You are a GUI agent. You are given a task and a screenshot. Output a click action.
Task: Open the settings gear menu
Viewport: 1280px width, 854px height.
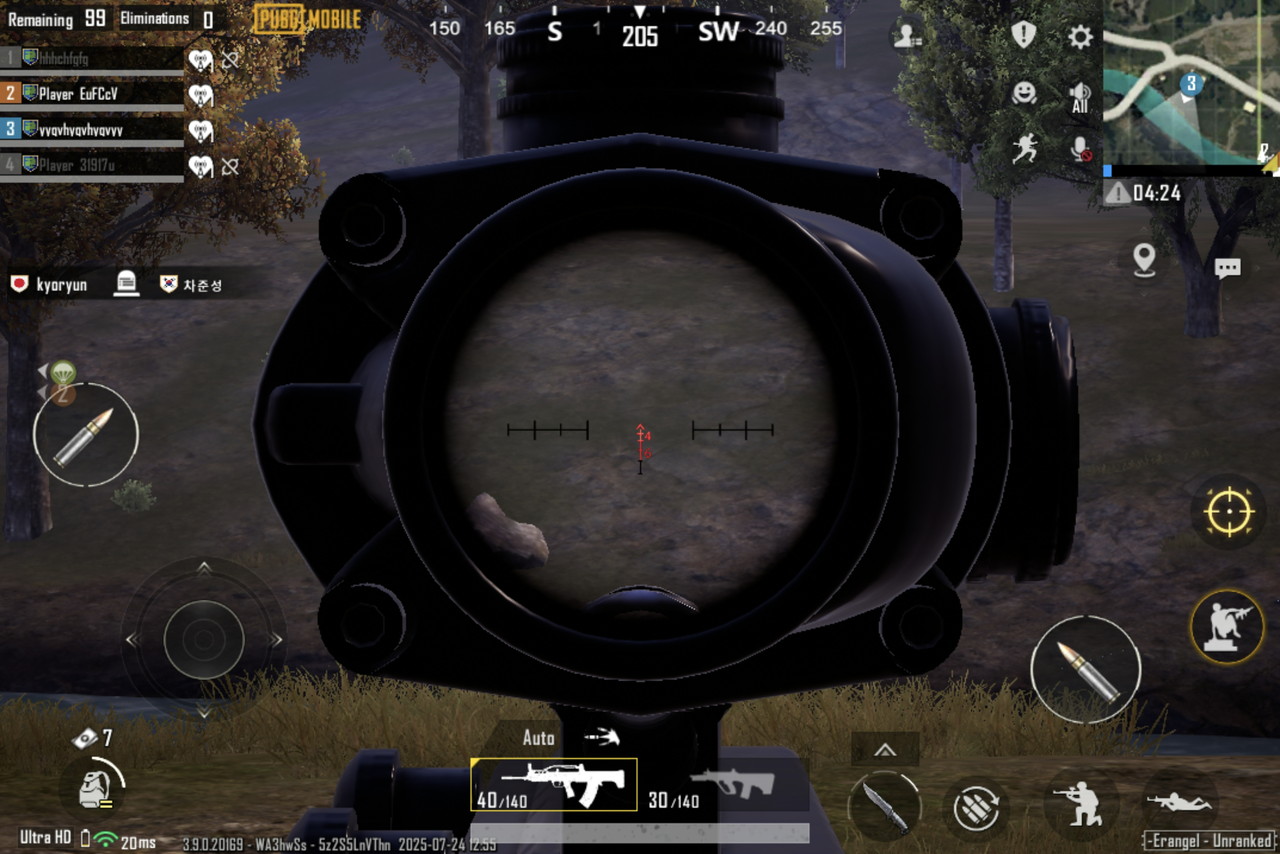1080,38
